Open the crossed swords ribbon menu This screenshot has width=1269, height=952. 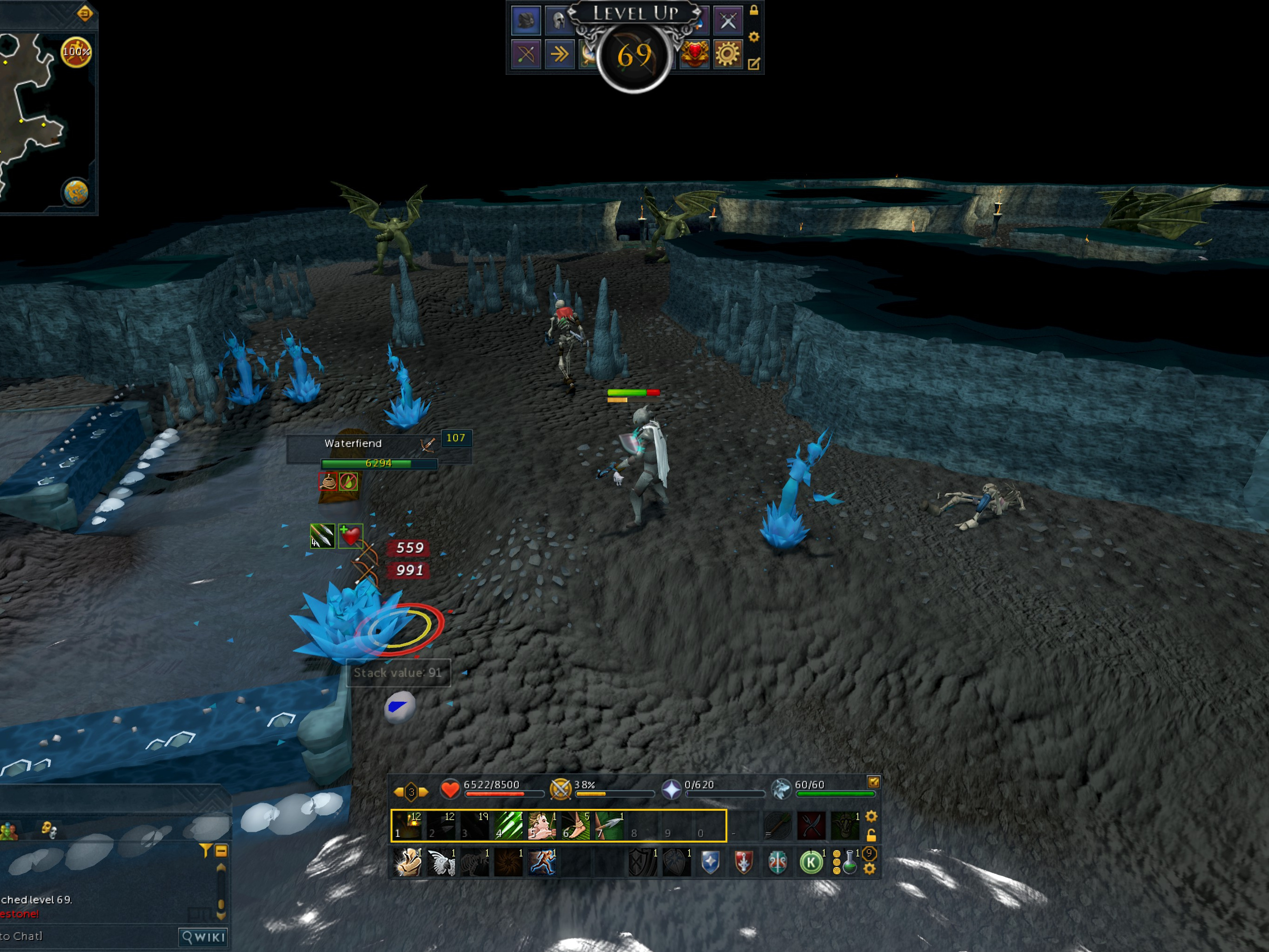pos(727,21)
